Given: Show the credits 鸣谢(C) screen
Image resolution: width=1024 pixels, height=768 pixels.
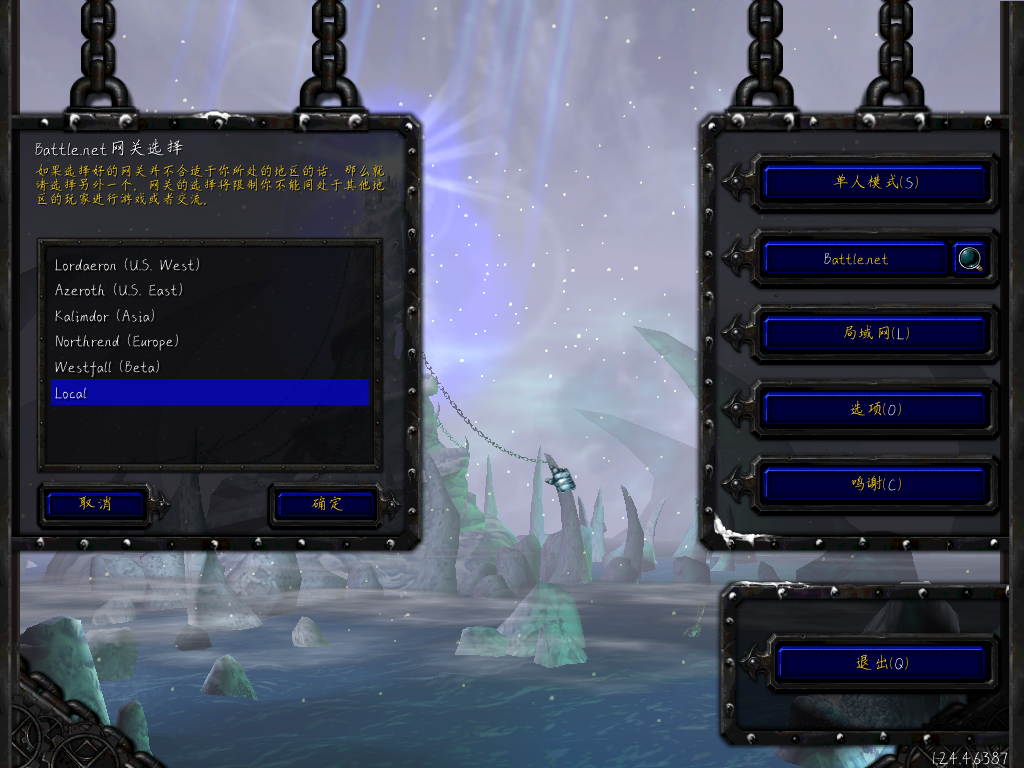Looking at the screenshot, I should click(875, 484).
